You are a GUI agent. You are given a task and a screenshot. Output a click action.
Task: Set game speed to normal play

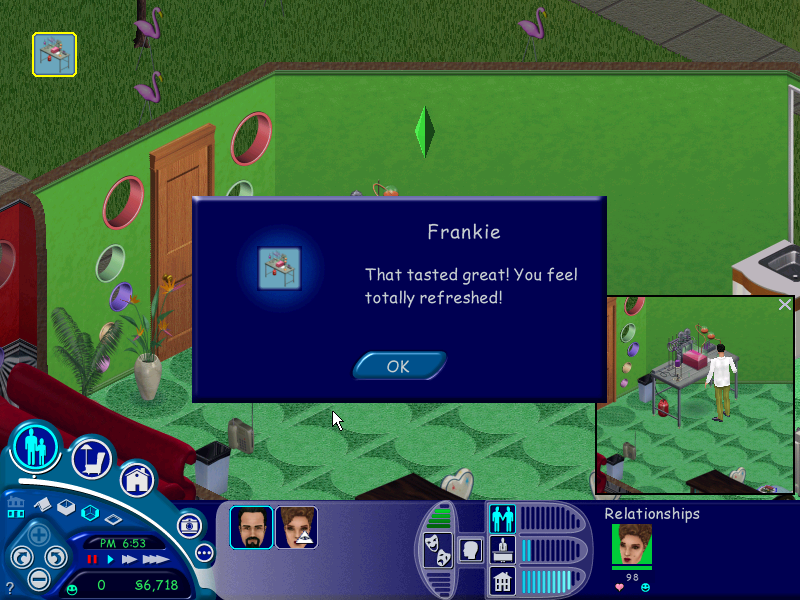click(x=110, y=559)
